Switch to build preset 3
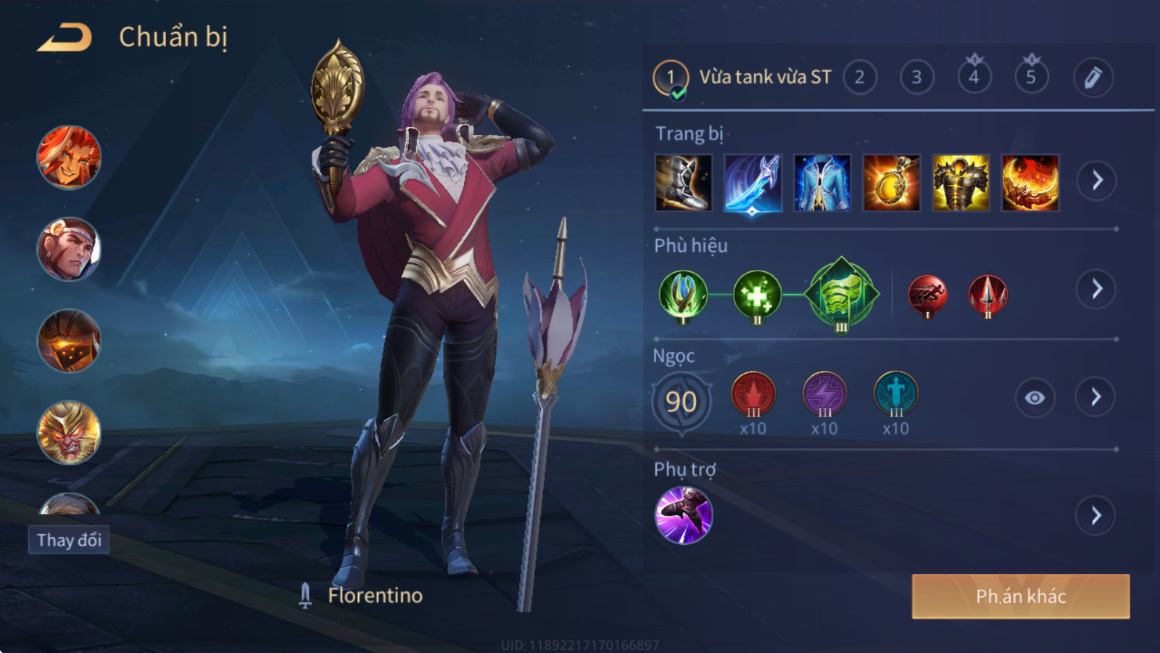The width and height of the screenshot is (1160, 653). [916, 77]
